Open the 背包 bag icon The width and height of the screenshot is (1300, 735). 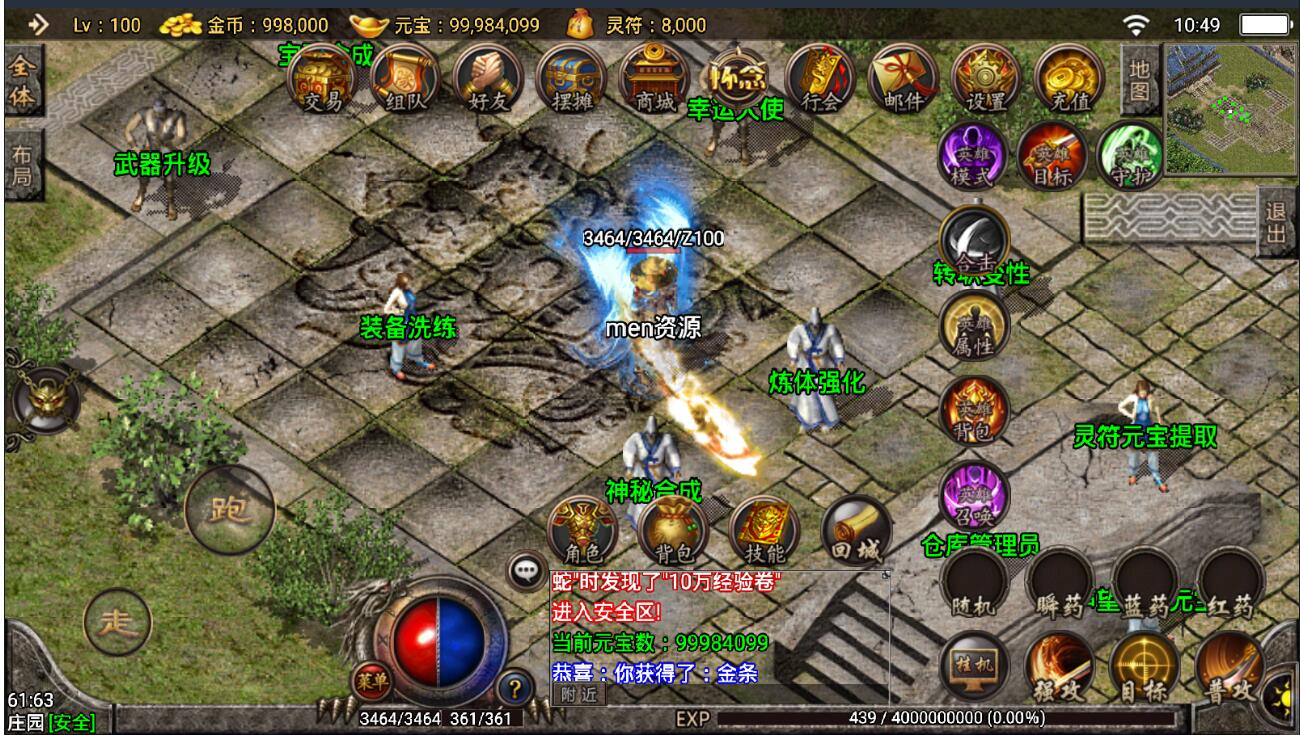(x=673, y=531)
